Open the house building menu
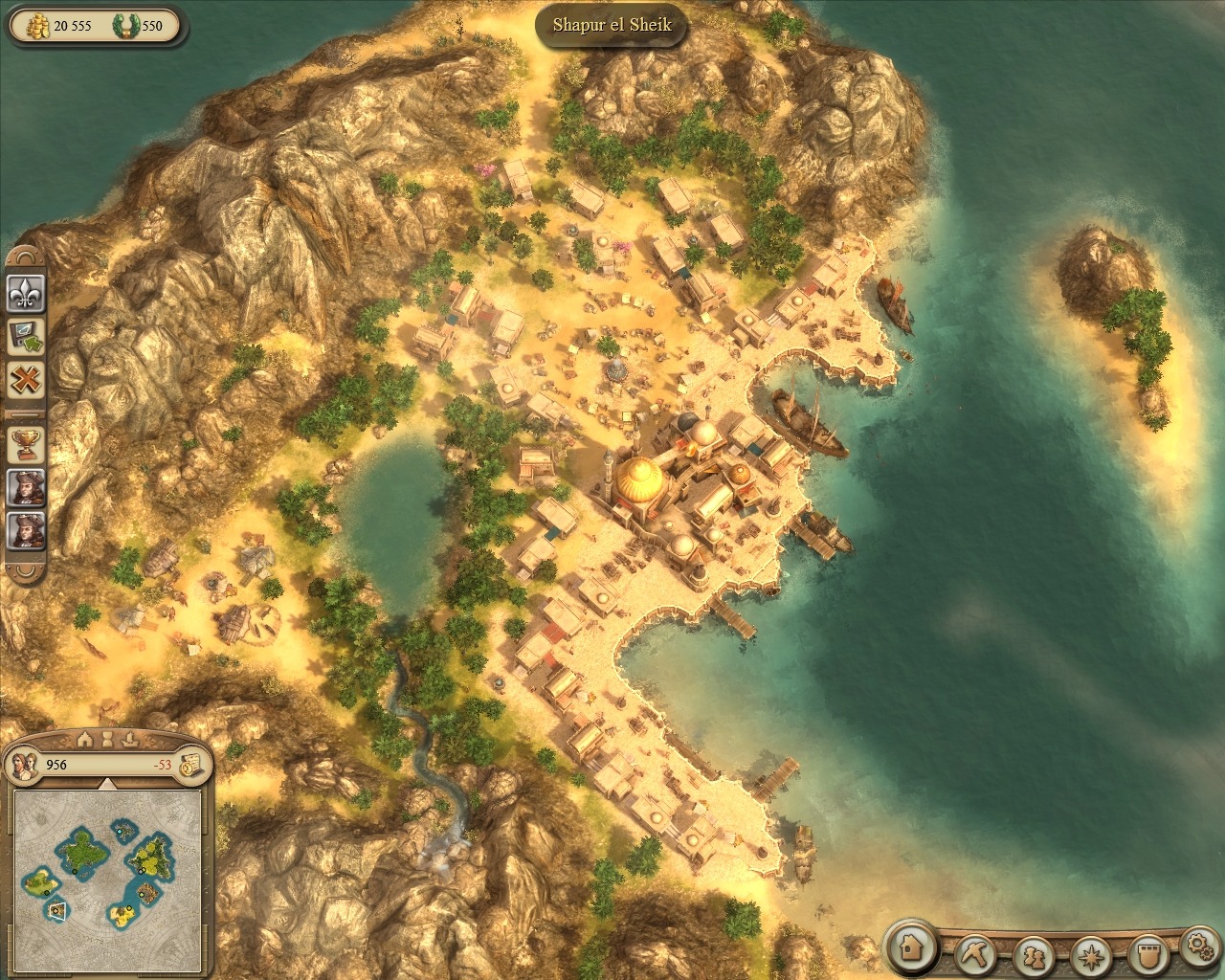 tap(911, 947)
